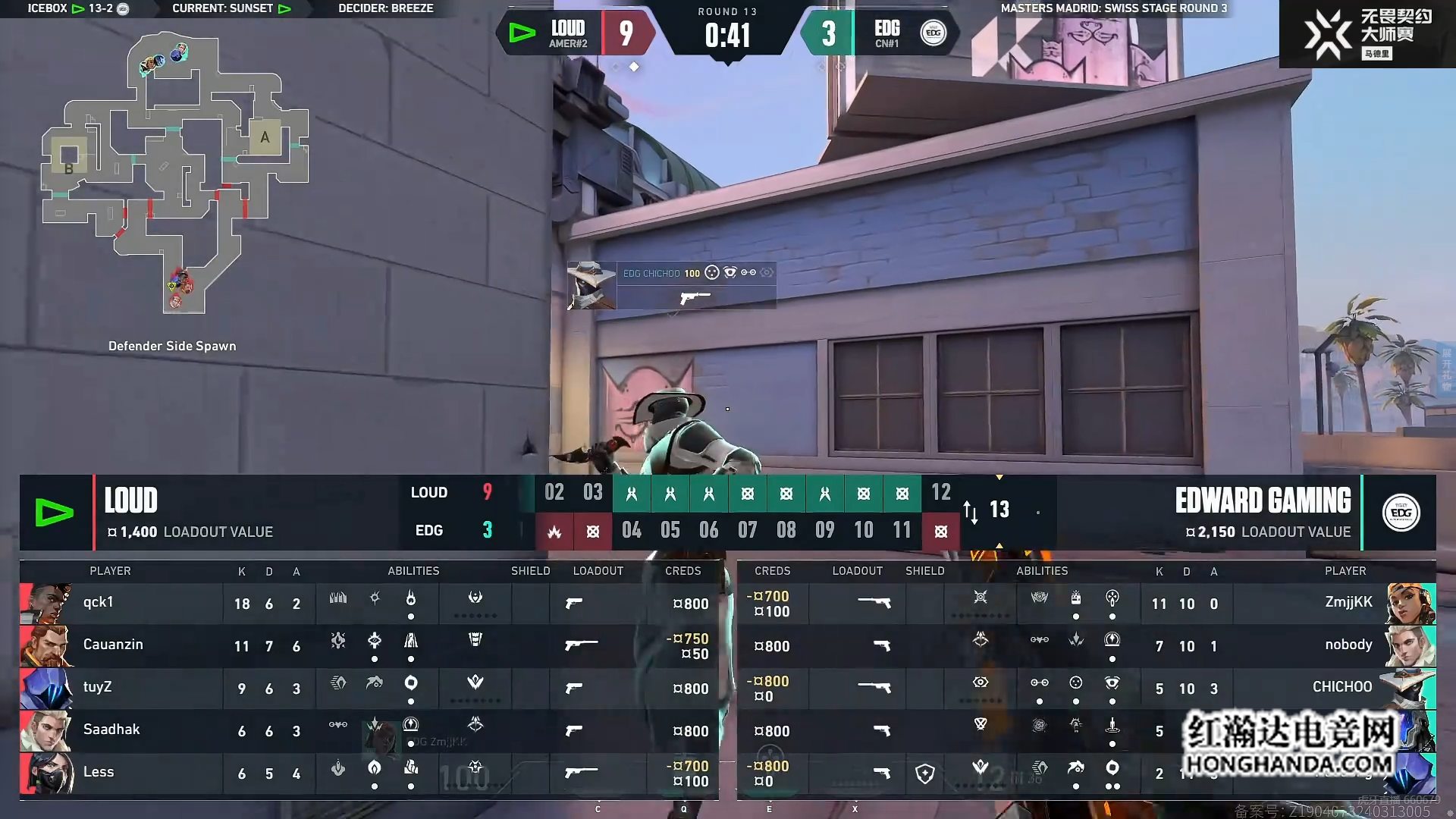Screen dimensions: 1456x819
Task: Select the EDG CHICHOO floating nameplate
Action: pyautogui.click(x=672, y=285)
